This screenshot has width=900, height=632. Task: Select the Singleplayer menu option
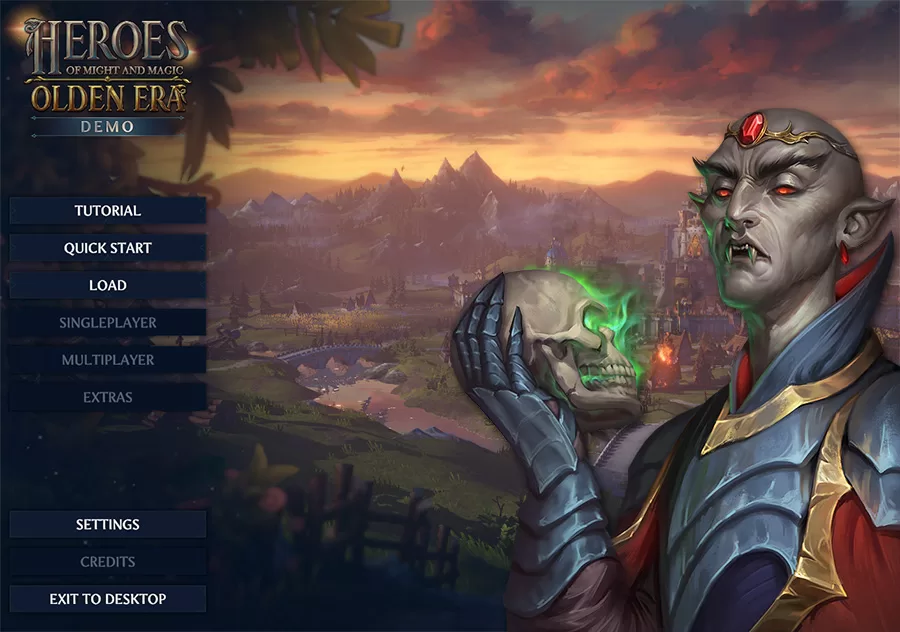point(108,323)
